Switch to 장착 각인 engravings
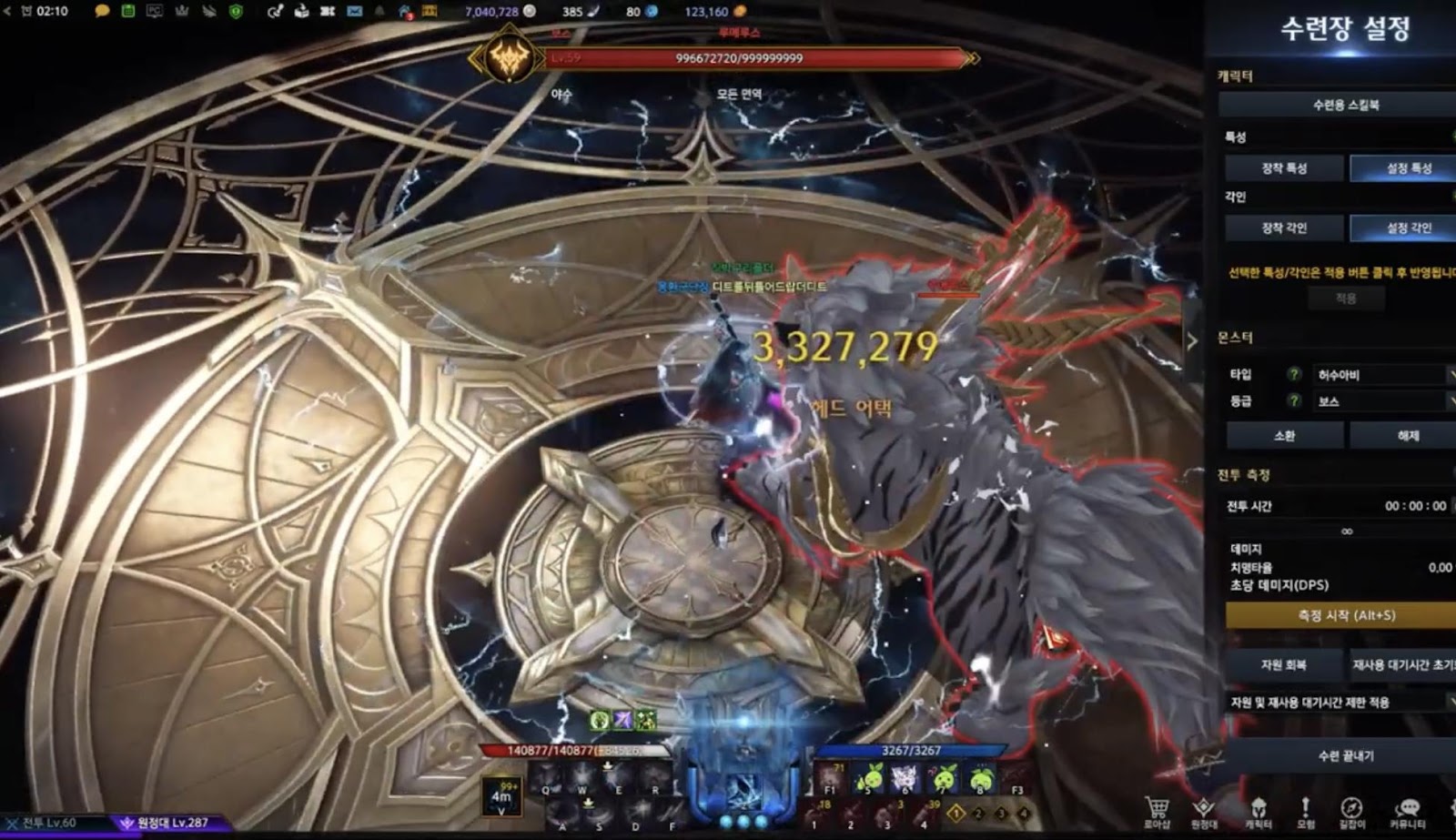 [1284, 228]
